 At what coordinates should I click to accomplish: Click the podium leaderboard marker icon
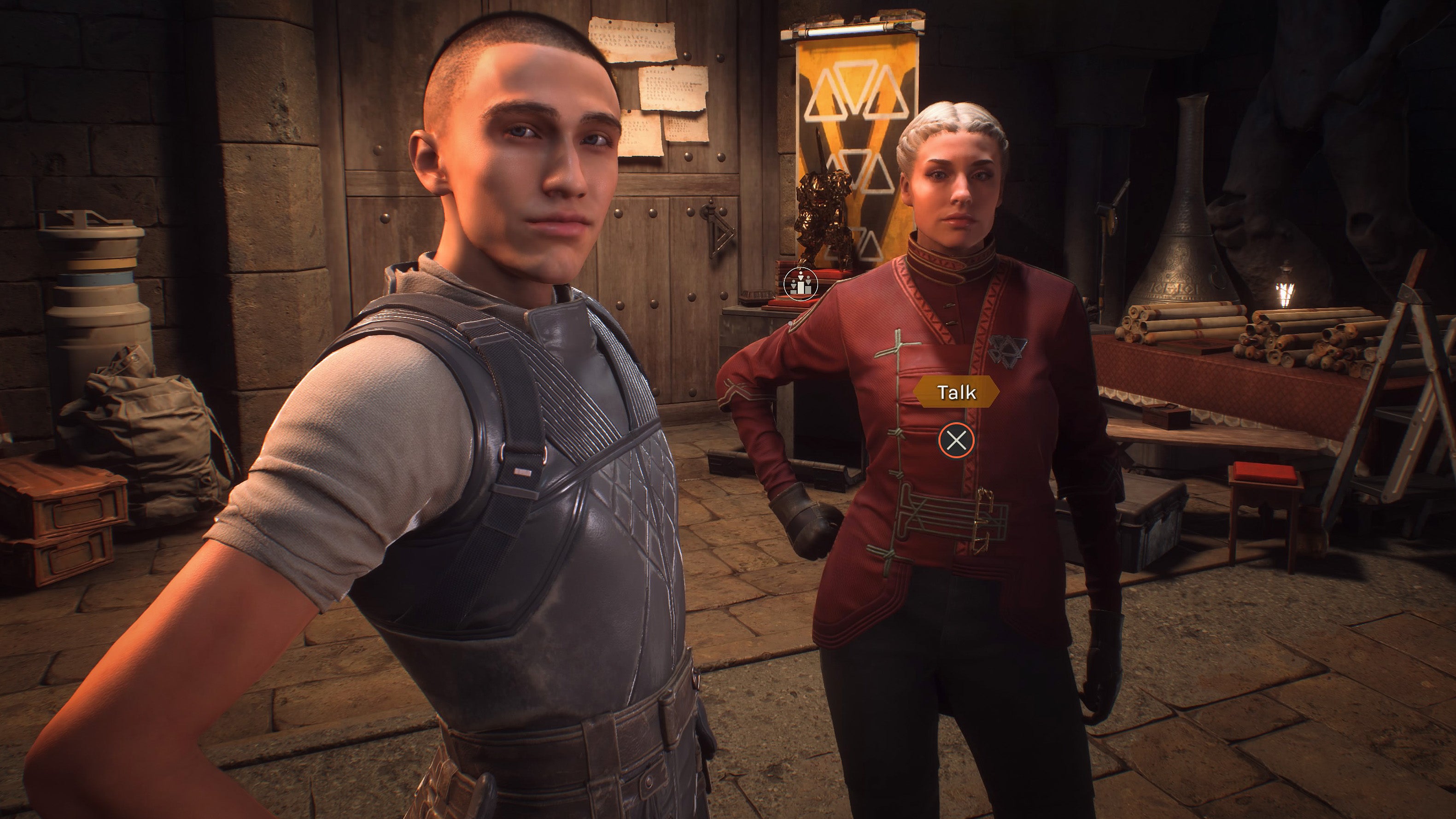click(x=801, y=283)
